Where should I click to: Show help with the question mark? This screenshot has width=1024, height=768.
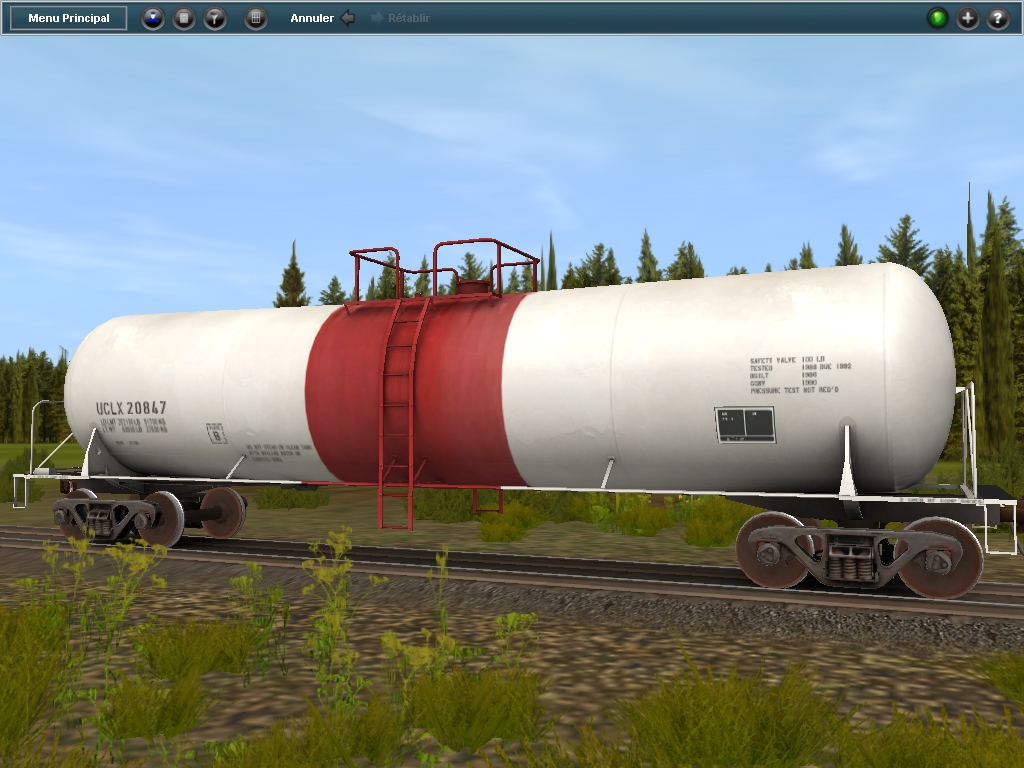tap(998, 18)
